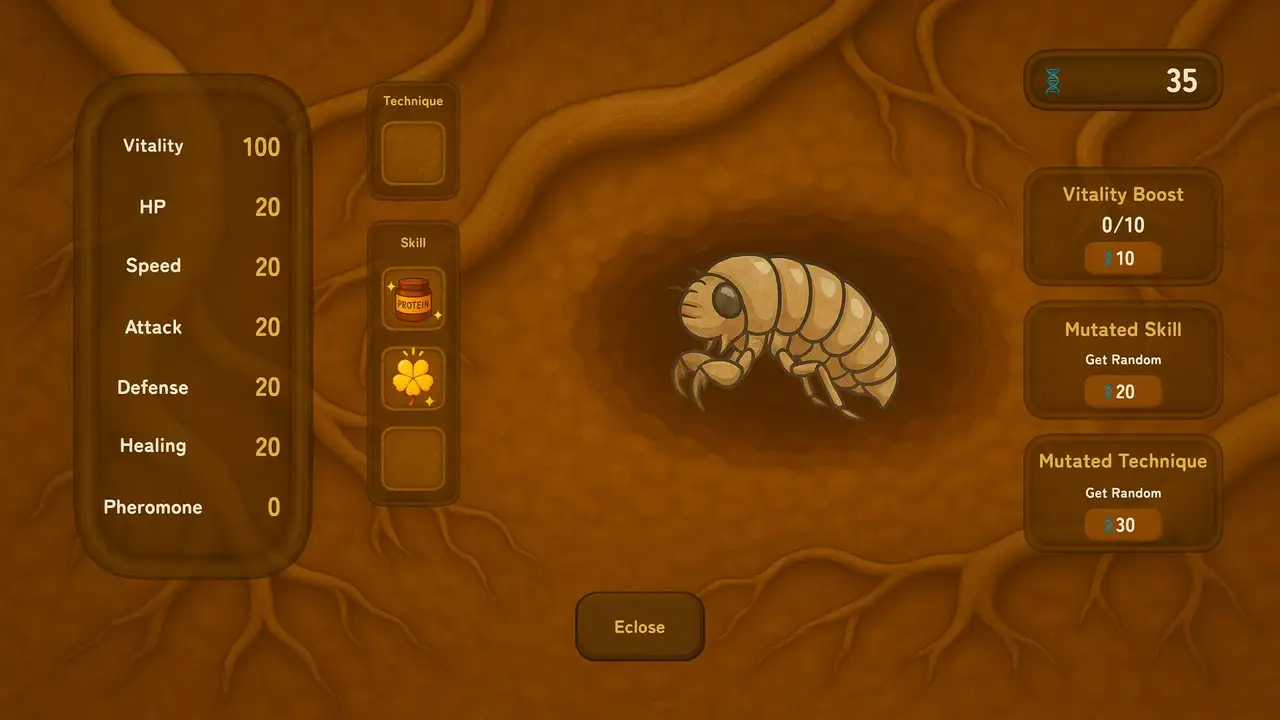The width and height of the screenshot is (1280, 720).
Task: Buy a random Mutated Technique
Action: (1123, 524)
